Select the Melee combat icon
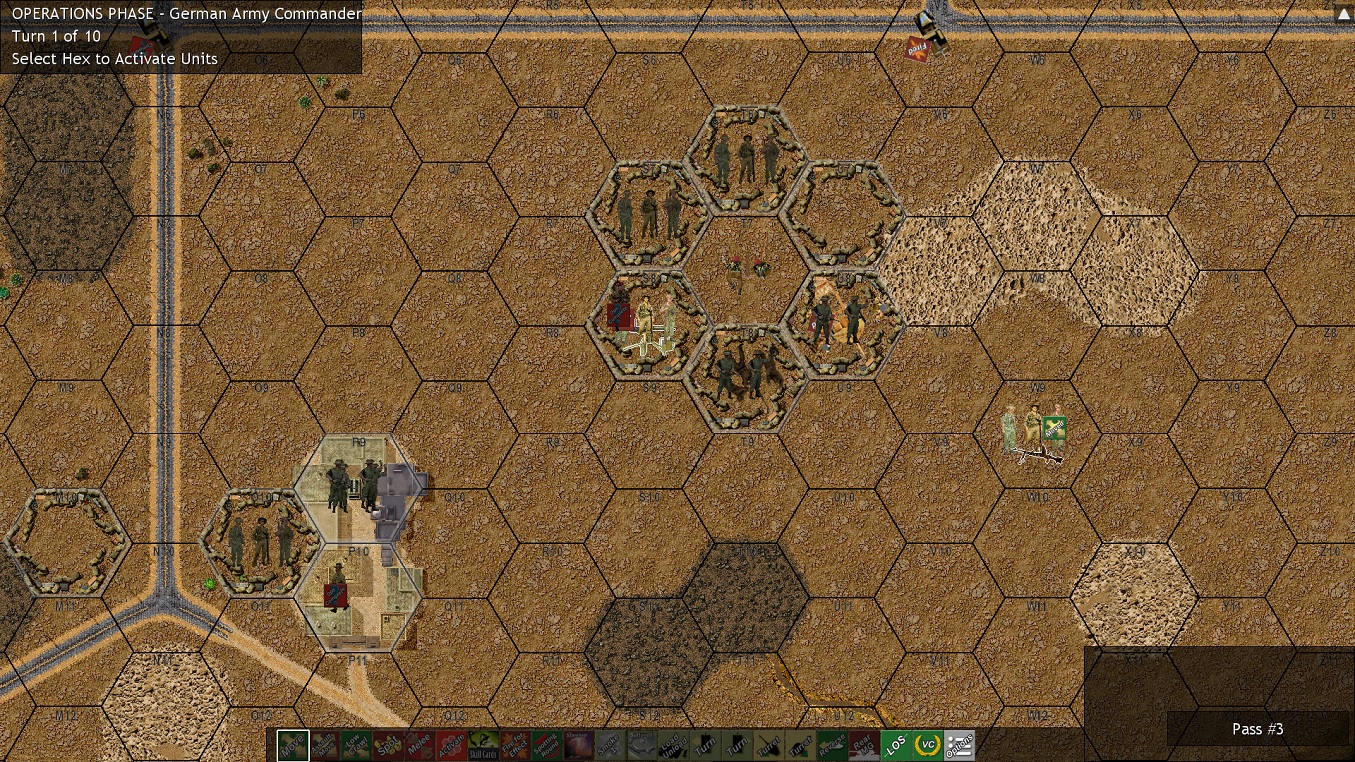Screen dimensions: 1355x762 pyautogui.click(x=422, y=746)
